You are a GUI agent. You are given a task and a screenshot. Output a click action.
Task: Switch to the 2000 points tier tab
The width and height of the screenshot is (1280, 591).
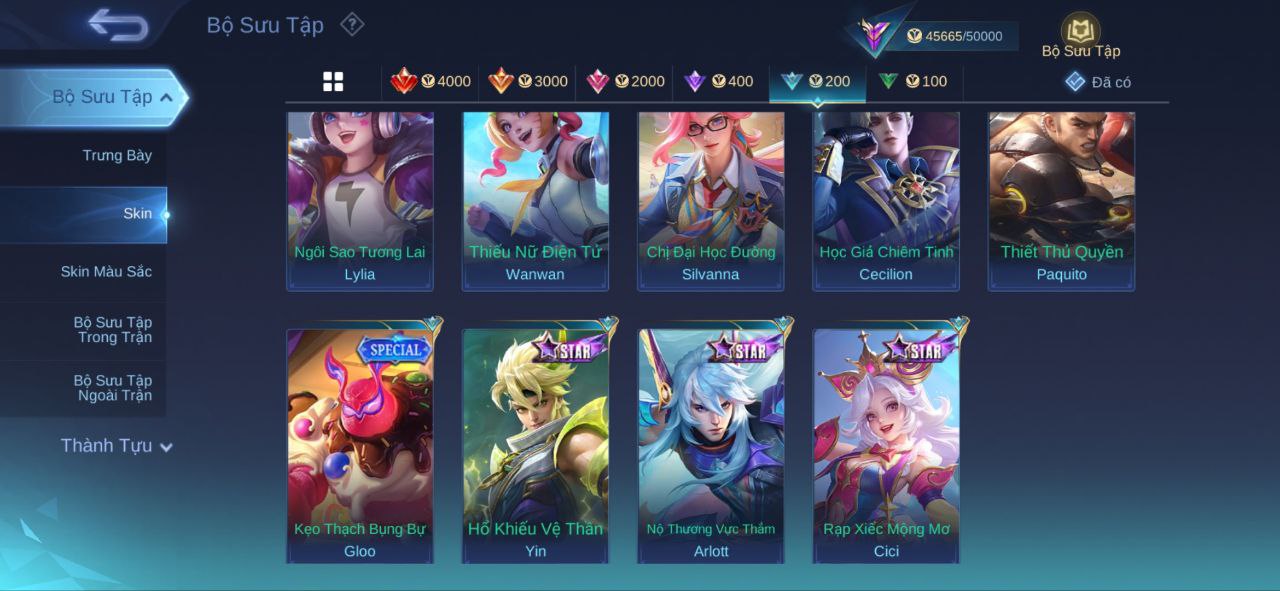point(625,82)
